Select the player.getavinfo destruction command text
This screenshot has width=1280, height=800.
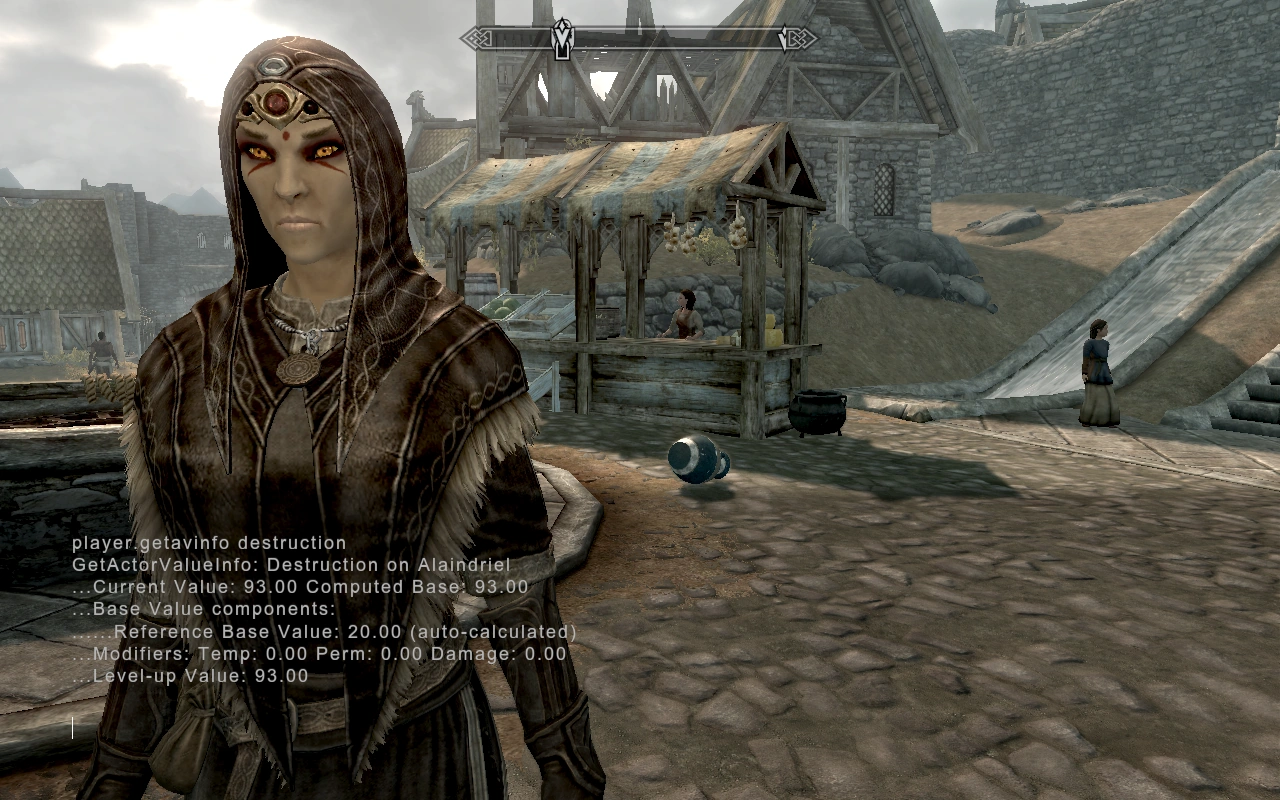(208, 542)
